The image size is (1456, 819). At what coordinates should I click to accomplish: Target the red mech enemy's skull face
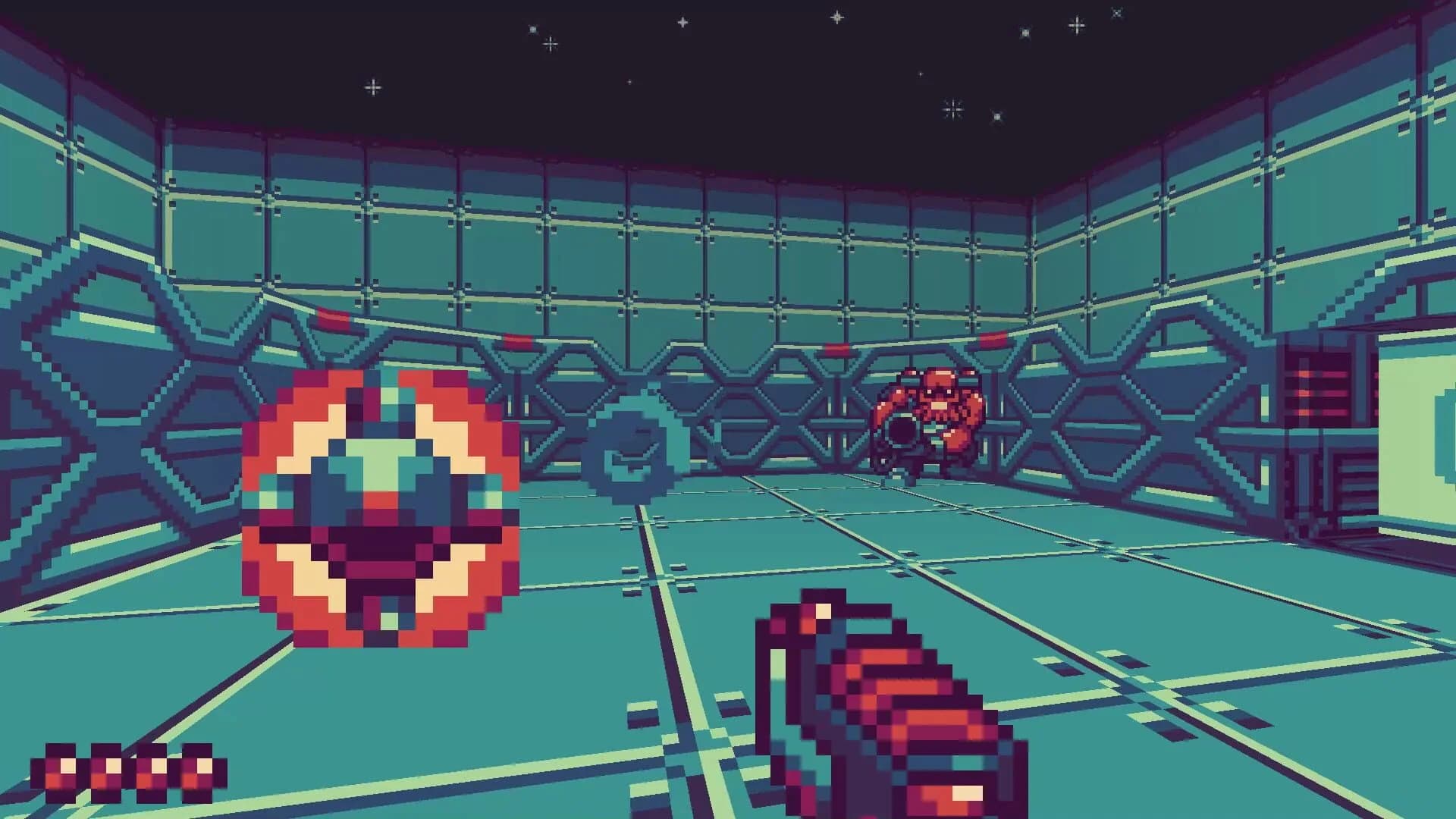click(x=938, y=397)
